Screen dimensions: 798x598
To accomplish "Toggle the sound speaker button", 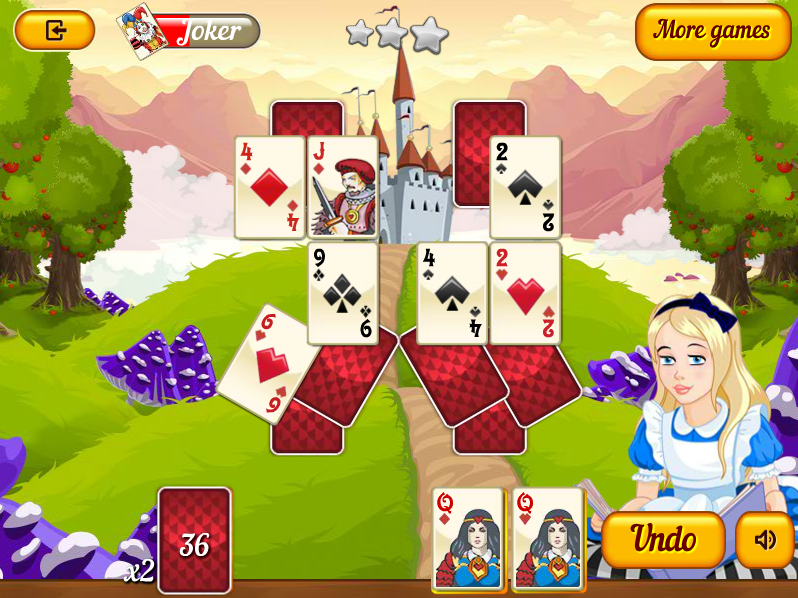I will (x=765, y=540).
